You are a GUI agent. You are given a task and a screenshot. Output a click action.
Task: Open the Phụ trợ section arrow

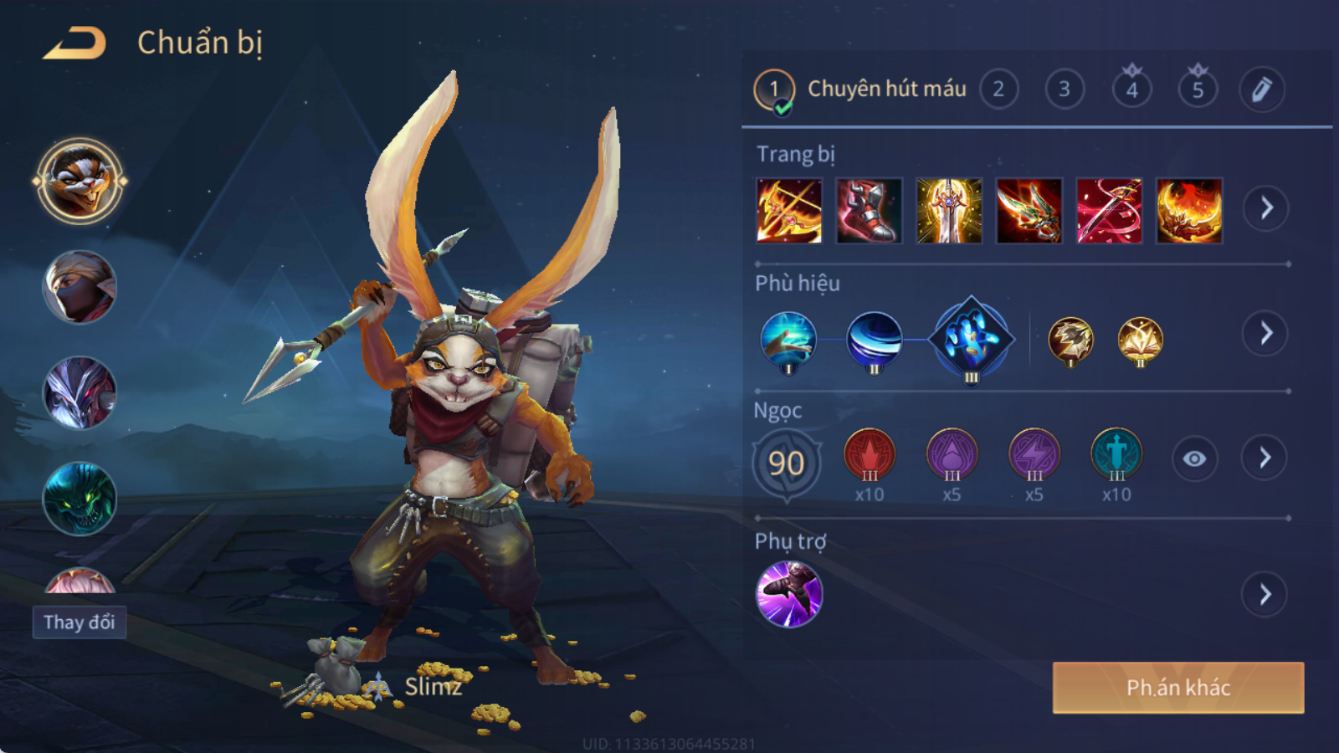[x=1265, y=594]
